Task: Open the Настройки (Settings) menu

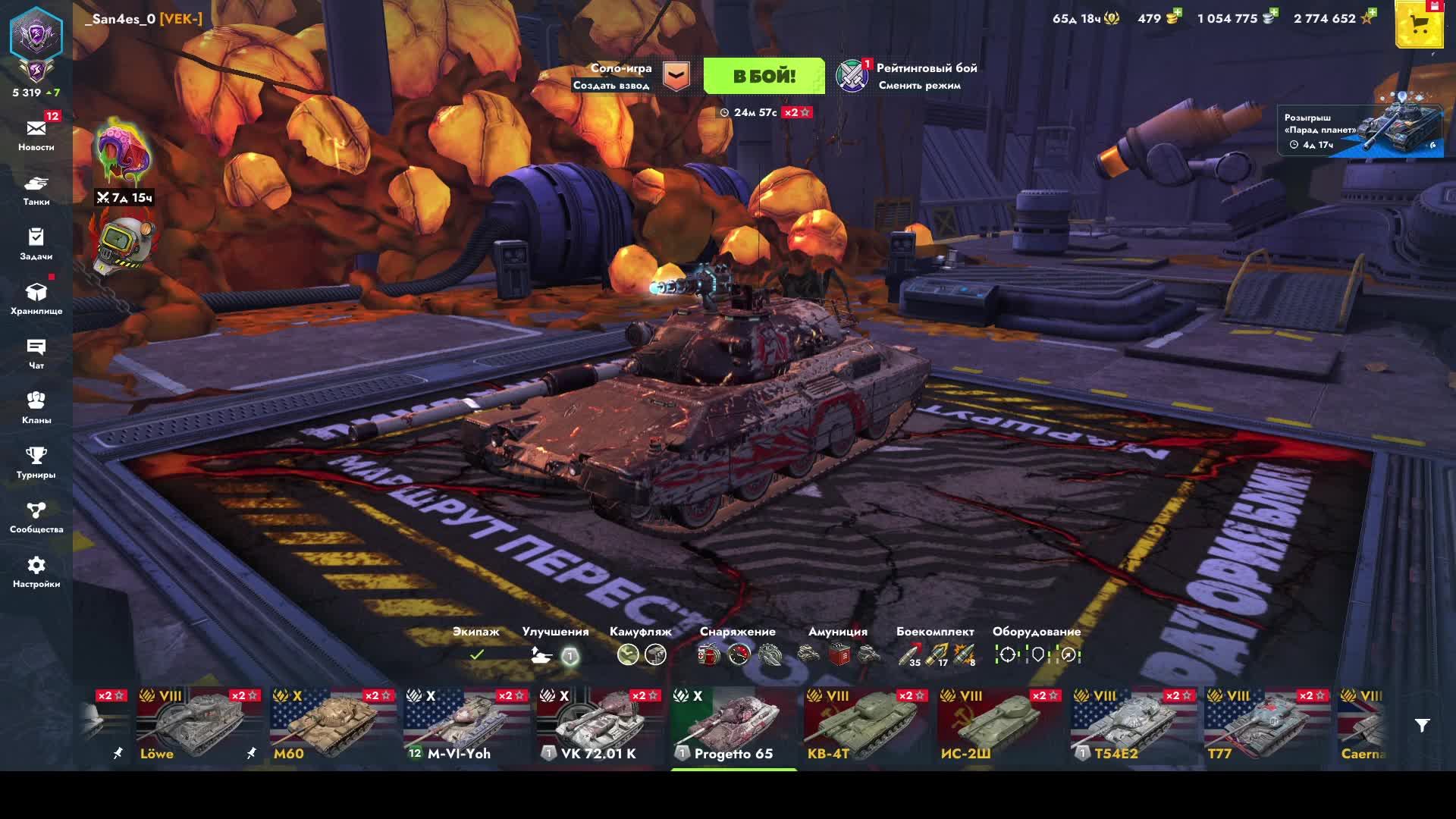Action: pyautogui.click(x=36, y=572)
